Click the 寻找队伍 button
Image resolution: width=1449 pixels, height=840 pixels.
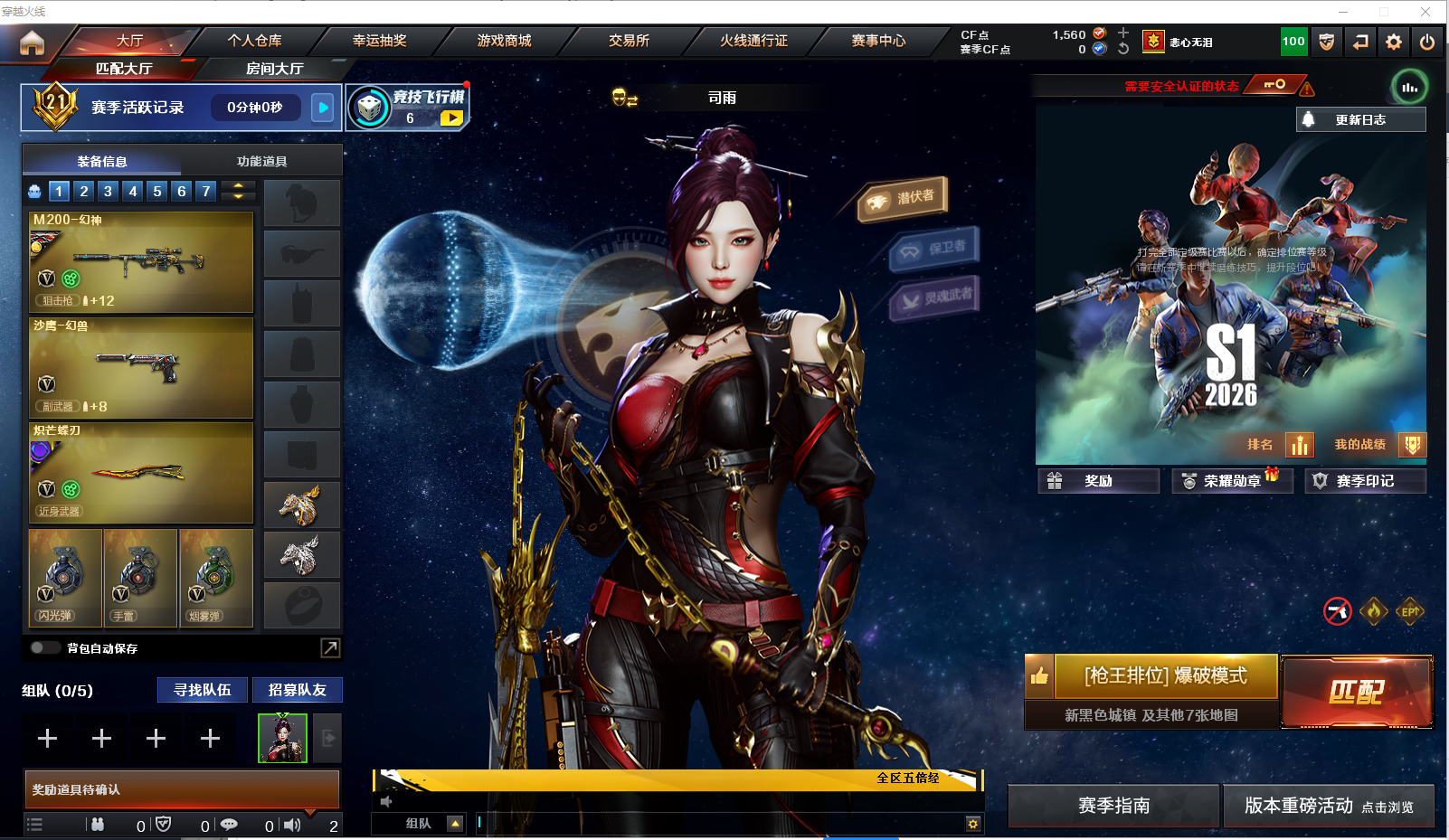pyautogui.click(x=203, y=690)
